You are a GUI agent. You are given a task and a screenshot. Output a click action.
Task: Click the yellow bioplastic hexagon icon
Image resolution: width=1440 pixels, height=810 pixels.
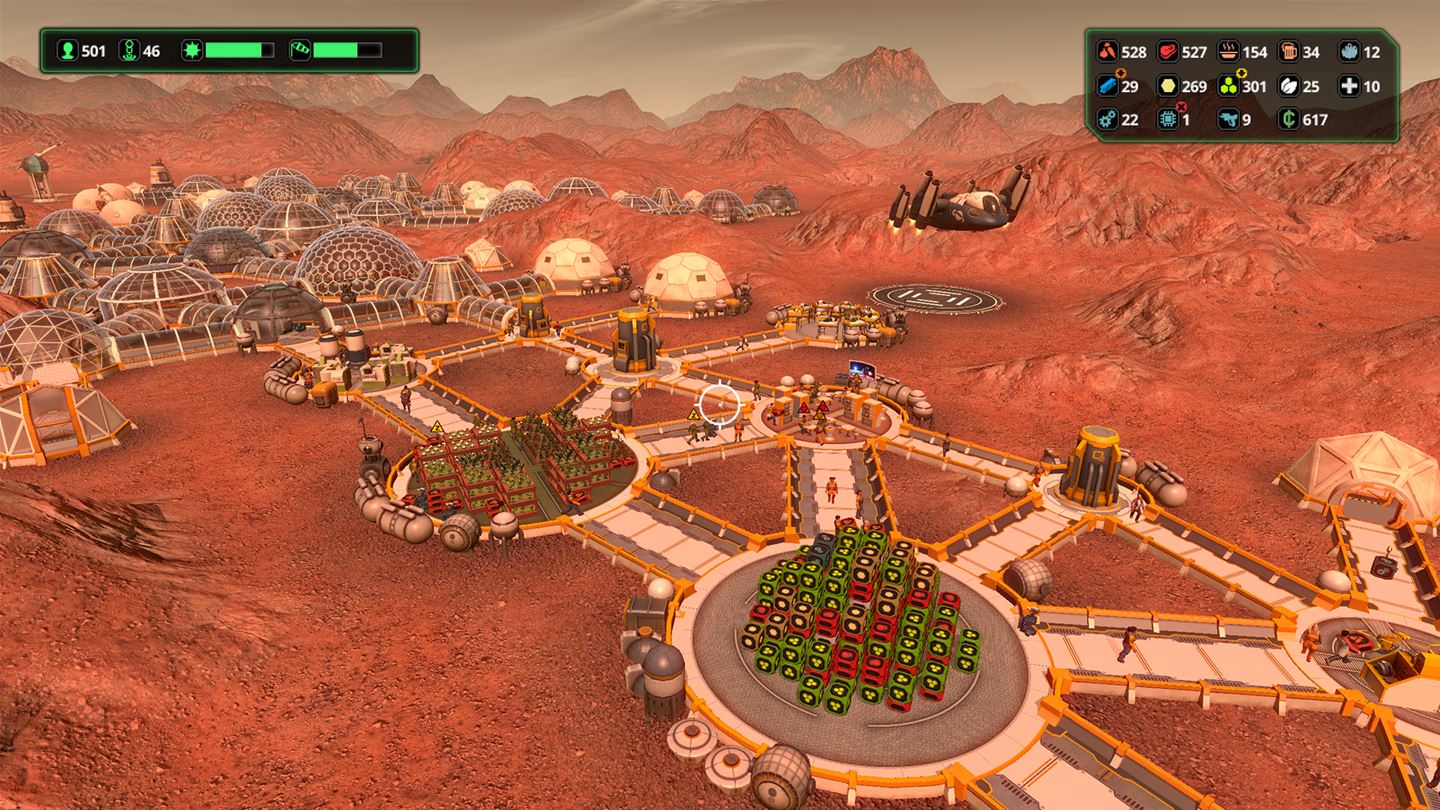pos(1169,86)
